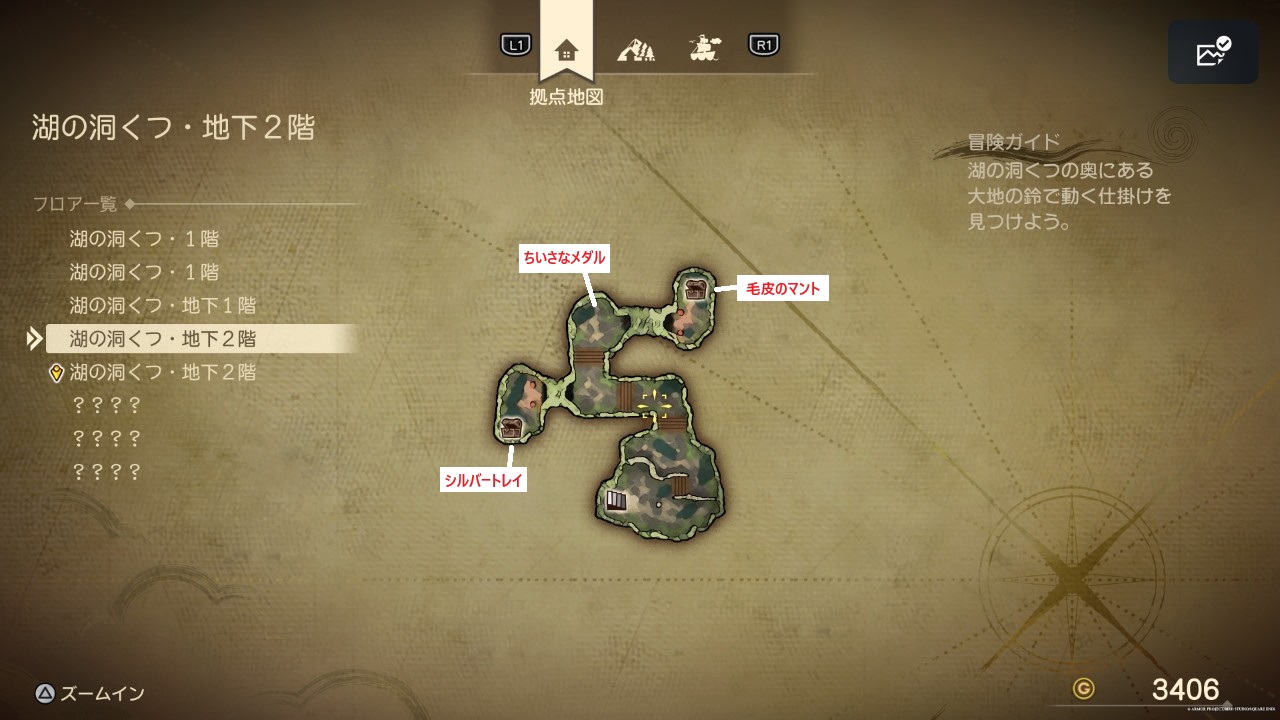Click the ちいさなメダル item label
The height and width of the screenshot is (720, 1280).
click(x=564, y=257)
